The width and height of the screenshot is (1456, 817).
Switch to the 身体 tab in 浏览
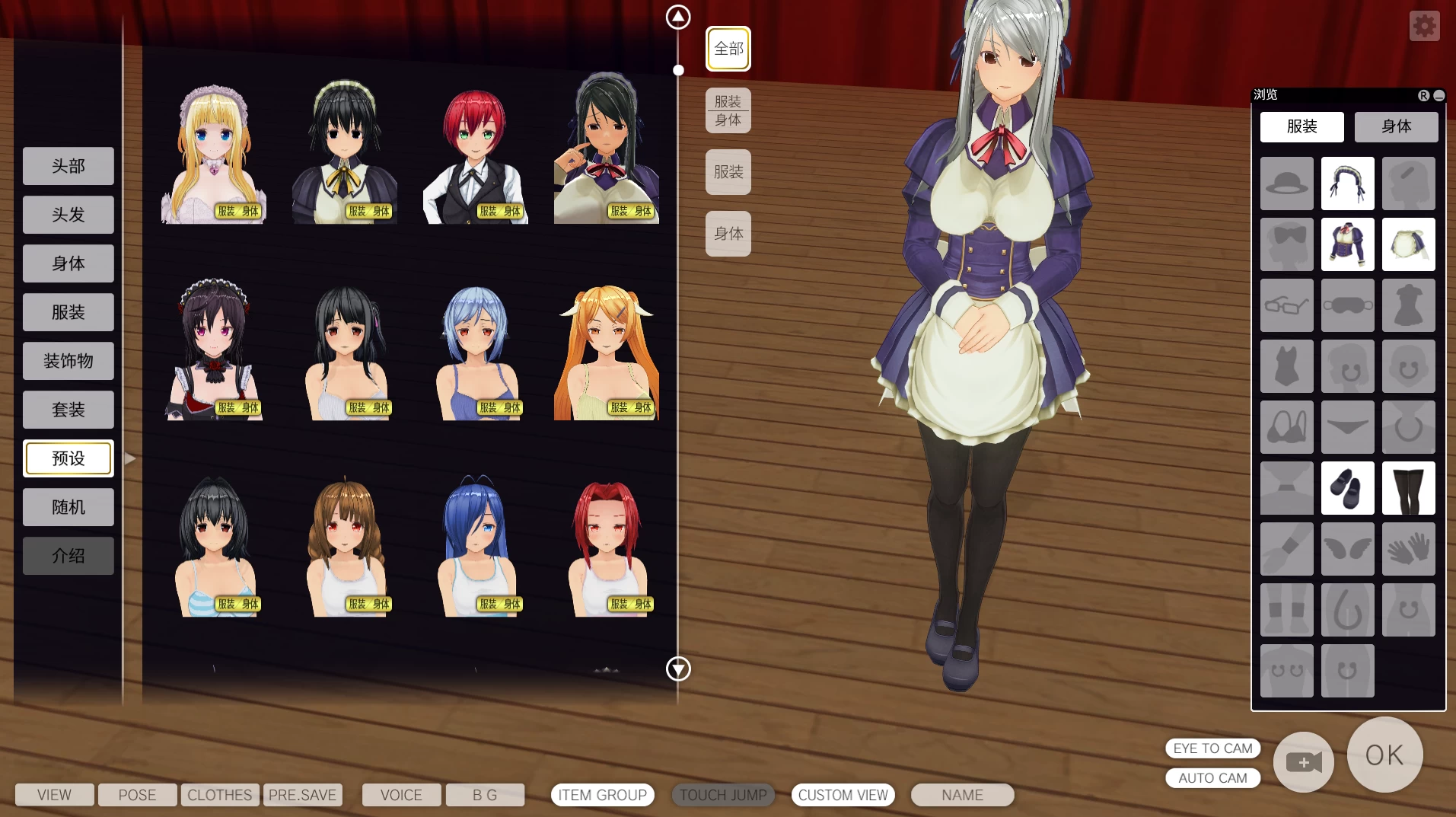(x=1395, y=126)
